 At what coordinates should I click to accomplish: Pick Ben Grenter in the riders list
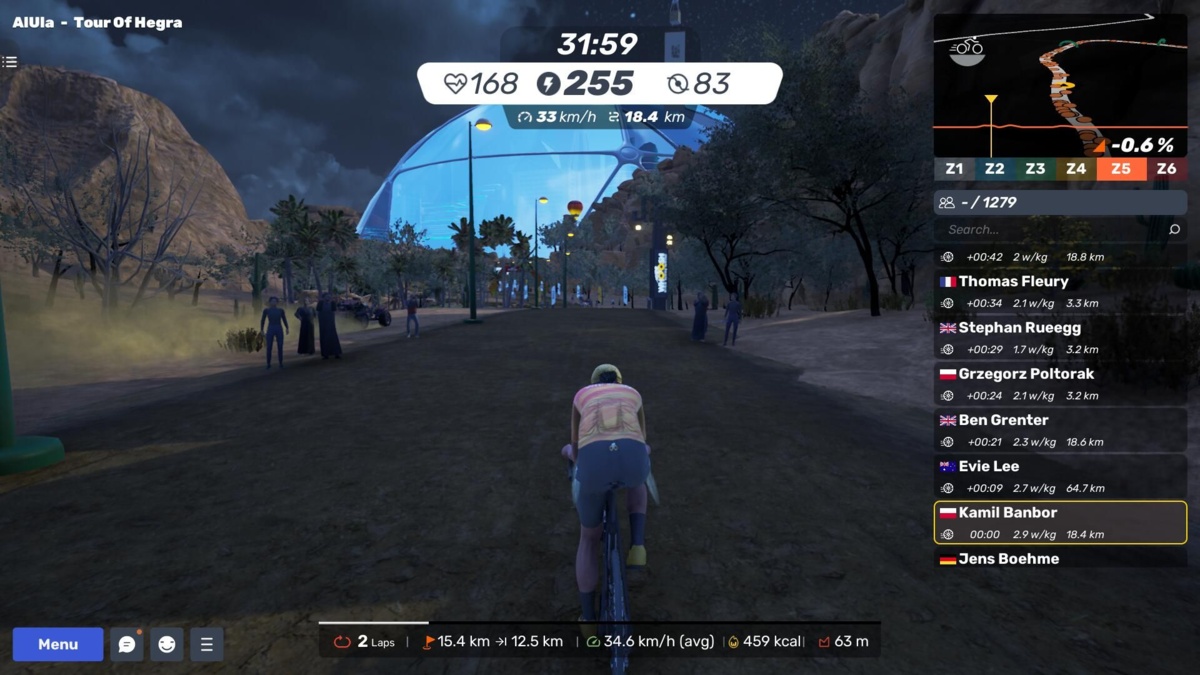point(1060,430)
